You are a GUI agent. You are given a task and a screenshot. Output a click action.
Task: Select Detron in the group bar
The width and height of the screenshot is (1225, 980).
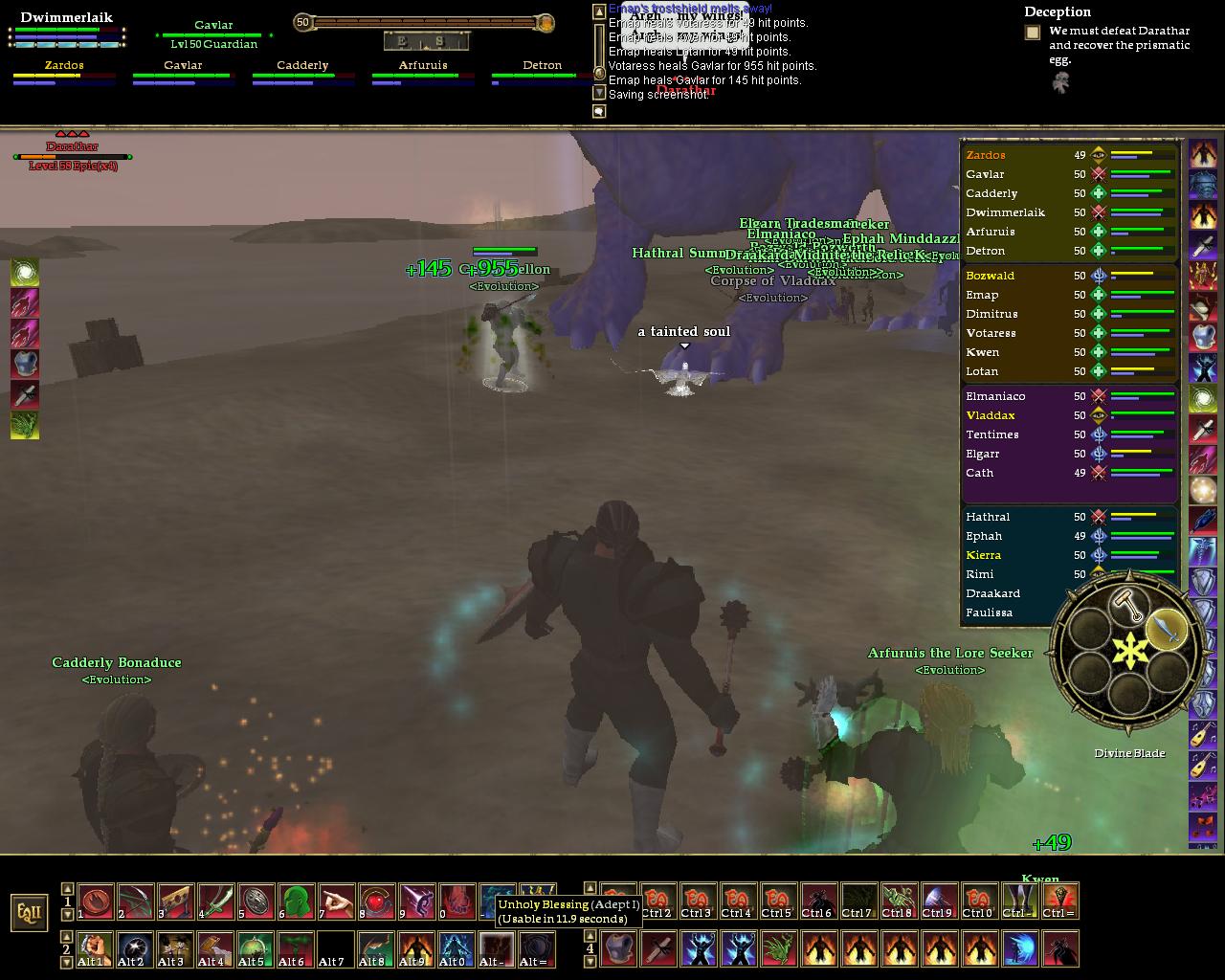[543, 66]
